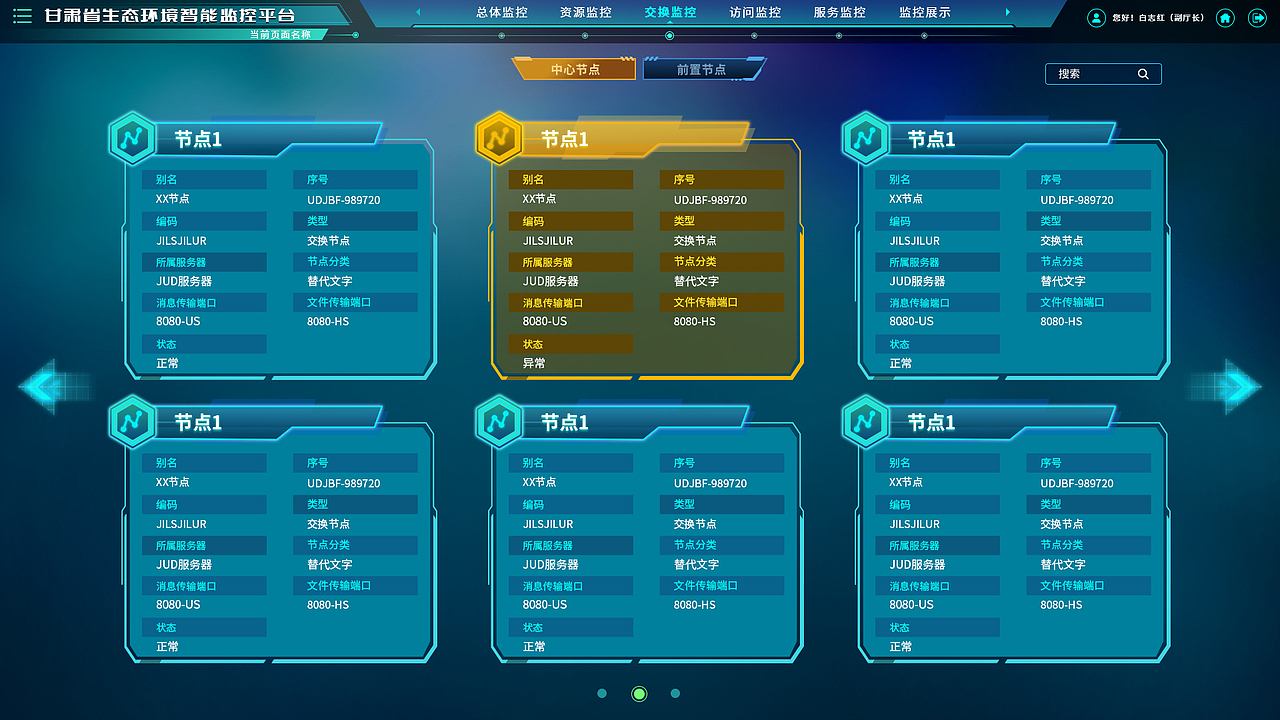Screen dimensions: 1280x720
Task: Click the node icon on the bottom-right 节点1 card
Action: 864,422
